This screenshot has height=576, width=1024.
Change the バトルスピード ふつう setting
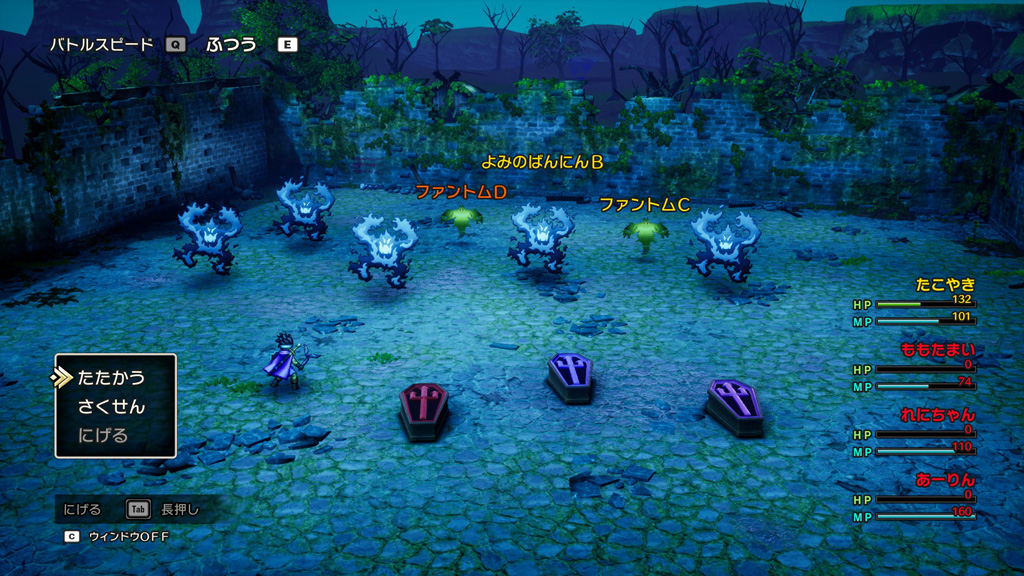pos(231,44)
